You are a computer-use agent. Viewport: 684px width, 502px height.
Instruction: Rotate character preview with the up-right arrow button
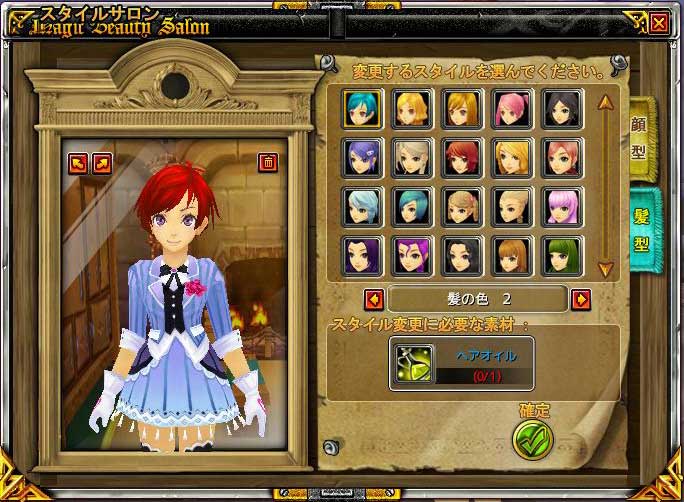[101, 162]
